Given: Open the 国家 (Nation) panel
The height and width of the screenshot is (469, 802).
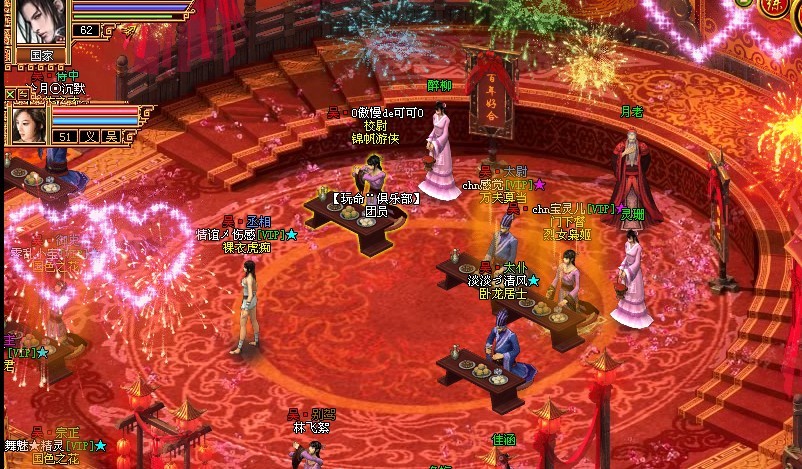Looking at the screenshot, I should (41, 55).
